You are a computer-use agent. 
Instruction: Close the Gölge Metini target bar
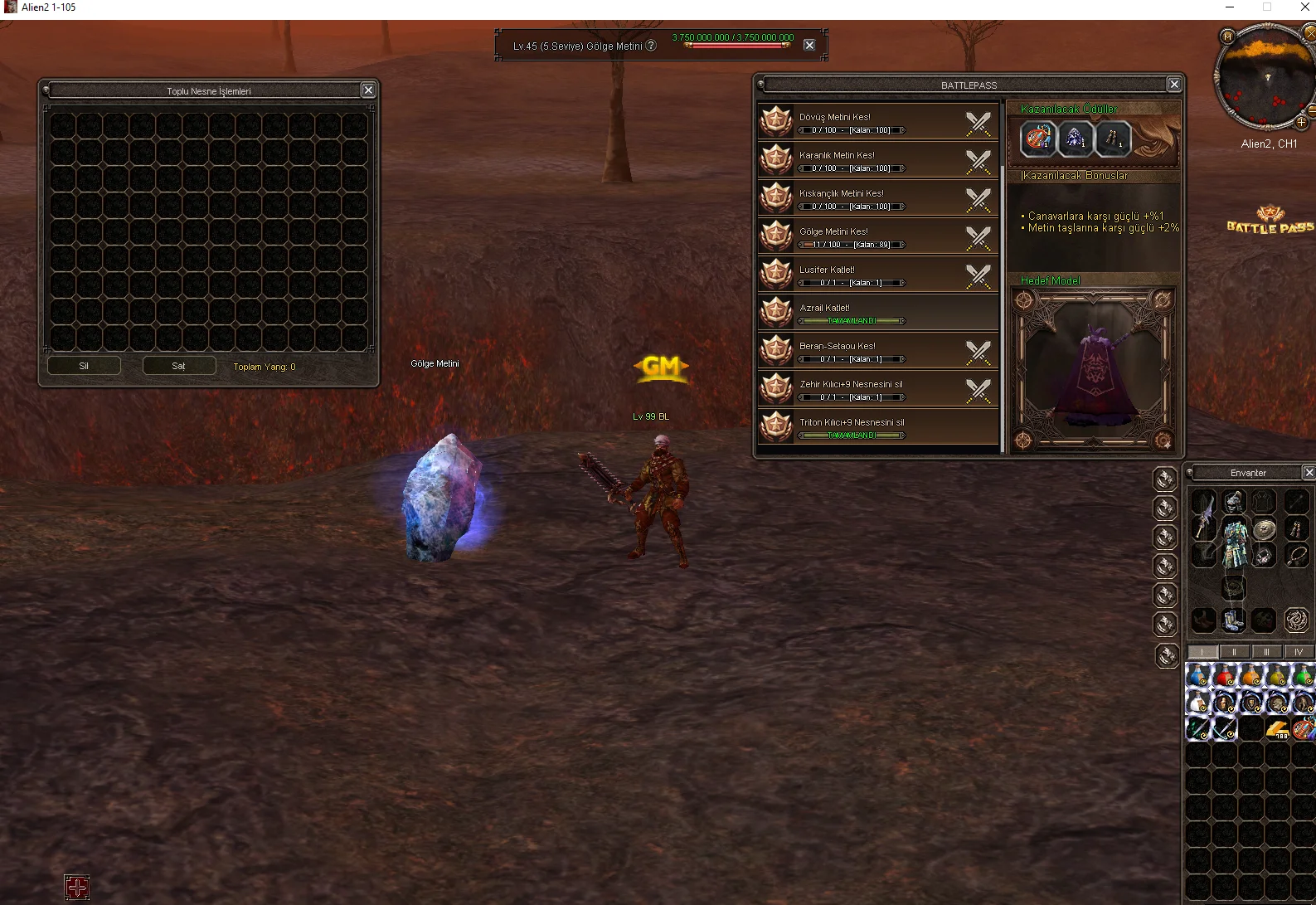click(809, 45)
